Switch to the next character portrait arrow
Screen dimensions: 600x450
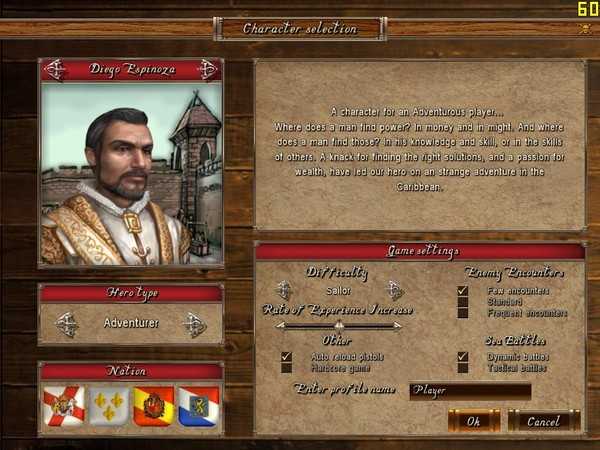point(207,70)
